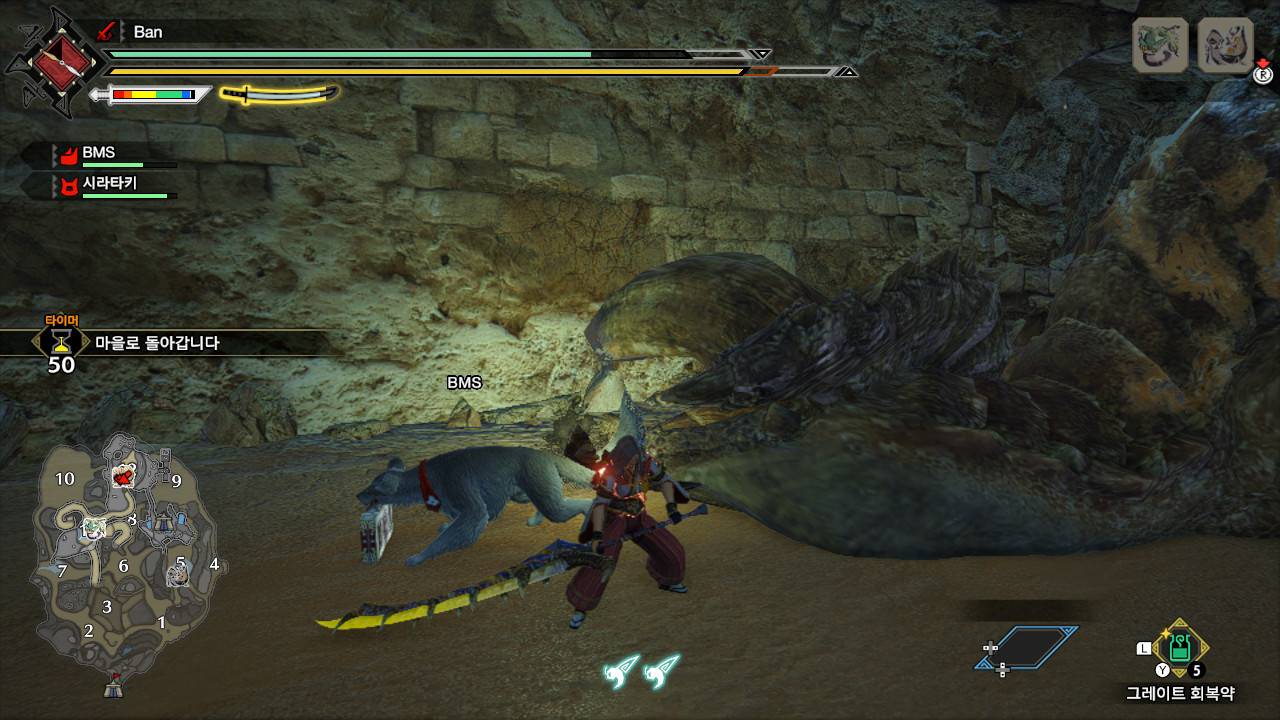The width and height of the screenshot is (1280, 720).
Task: Open the empty action bar panel
Action: pos(1028,647)
